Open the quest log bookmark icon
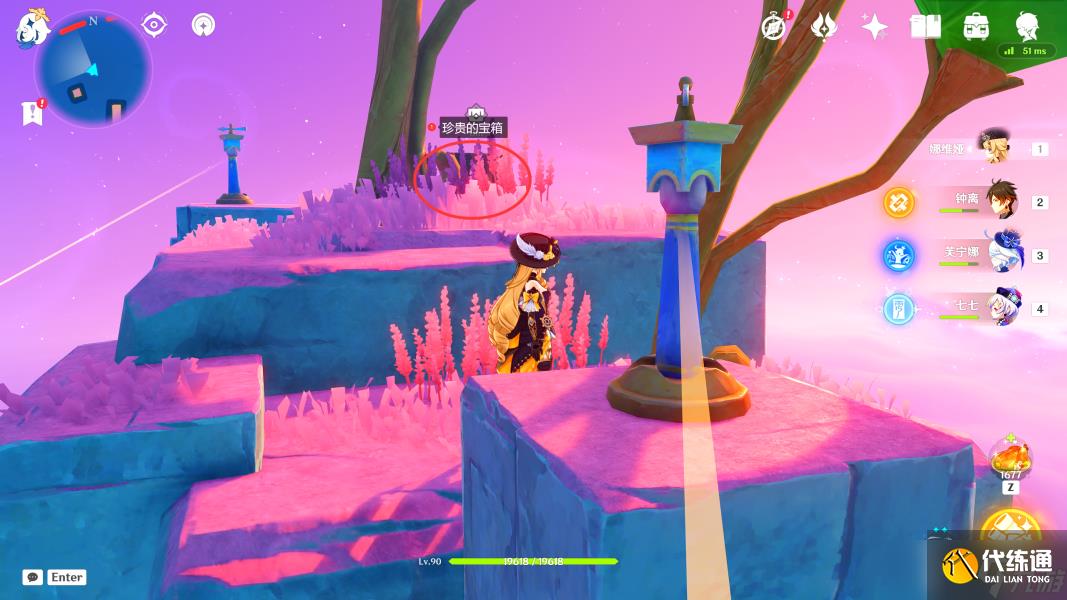This screenshot has width=1067, height=600. point(32,113)
